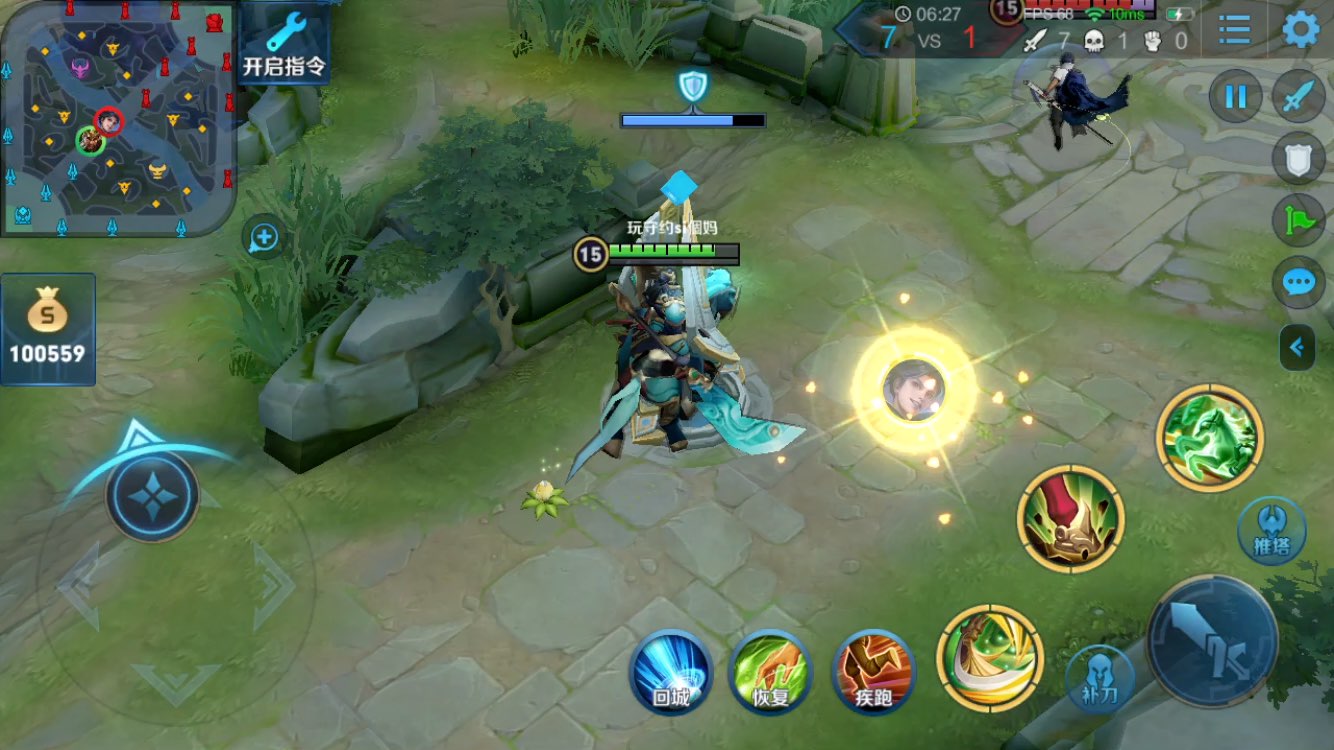
Task: Send the green flag gather signal
Action: [1298, 221]
